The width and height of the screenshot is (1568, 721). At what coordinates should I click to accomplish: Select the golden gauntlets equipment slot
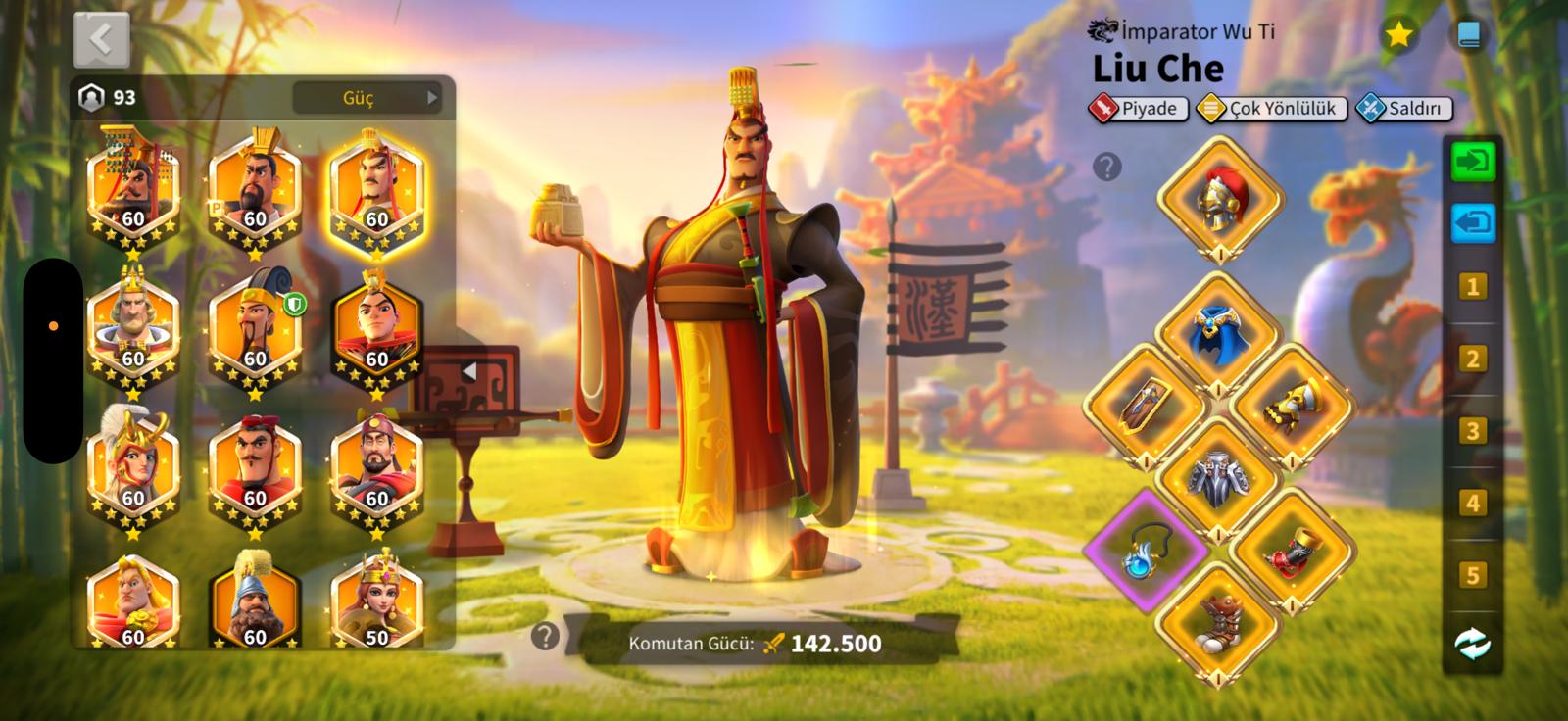click(1293, 404)
